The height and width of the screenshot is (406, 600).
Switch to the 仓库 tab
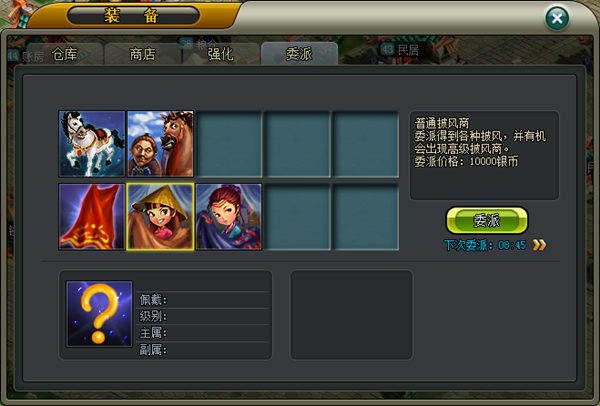coord(64,54)
